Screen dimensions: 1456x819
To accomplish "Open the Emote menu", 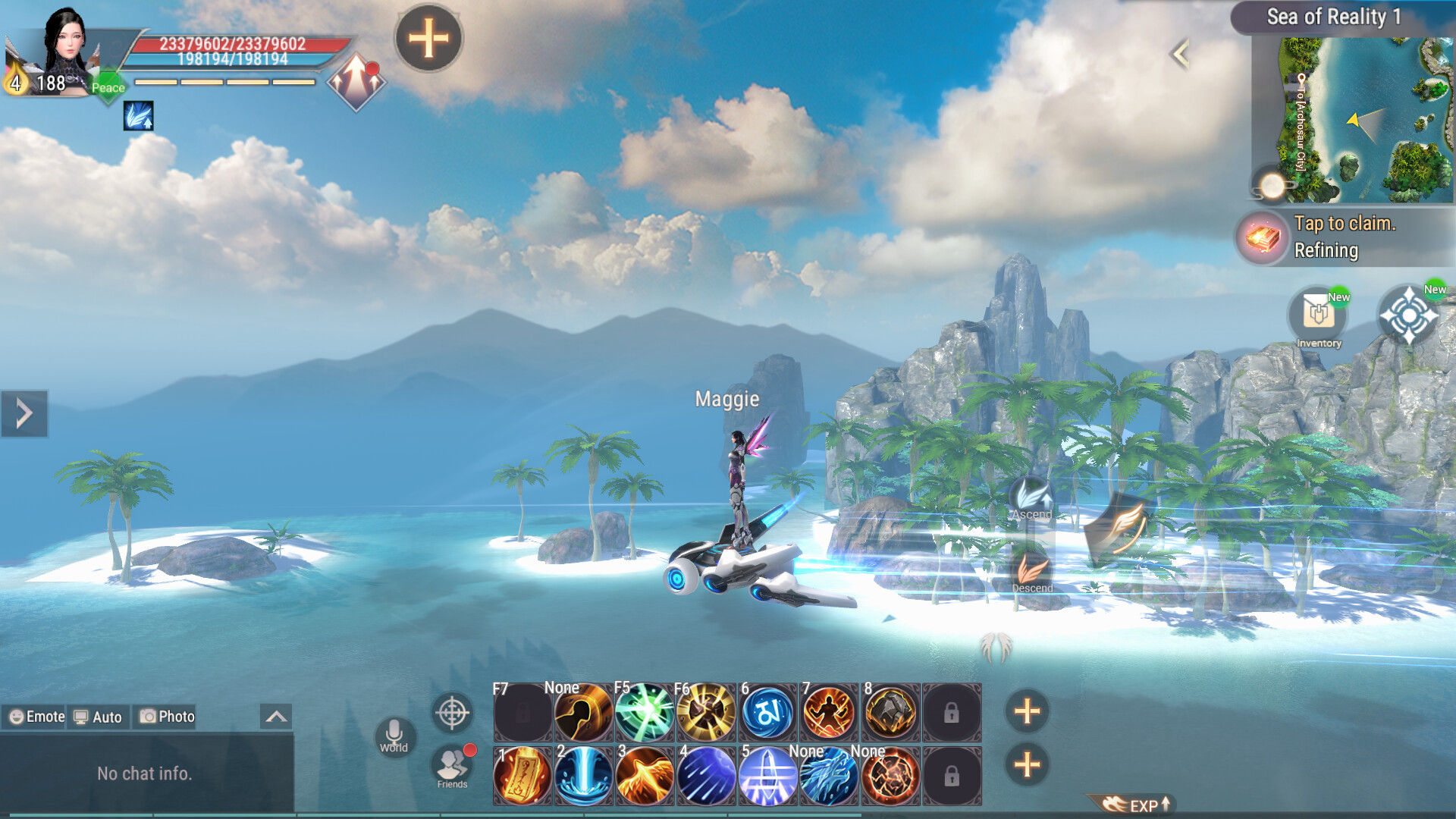I will click(36, 716).
